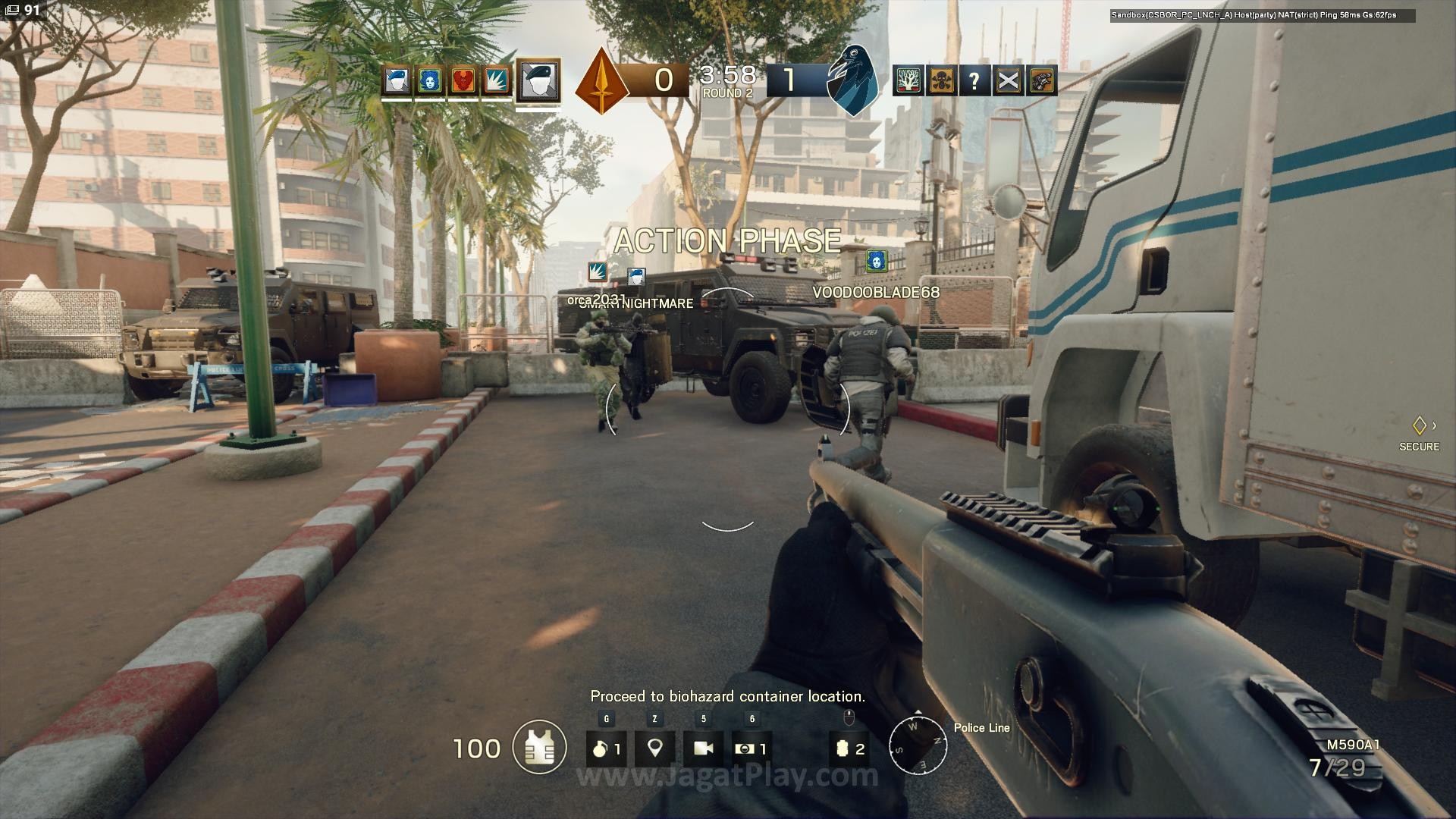Select the blue-faced operator team portrait
Viewport: 1456px width, 819px height.
(430, 80)
